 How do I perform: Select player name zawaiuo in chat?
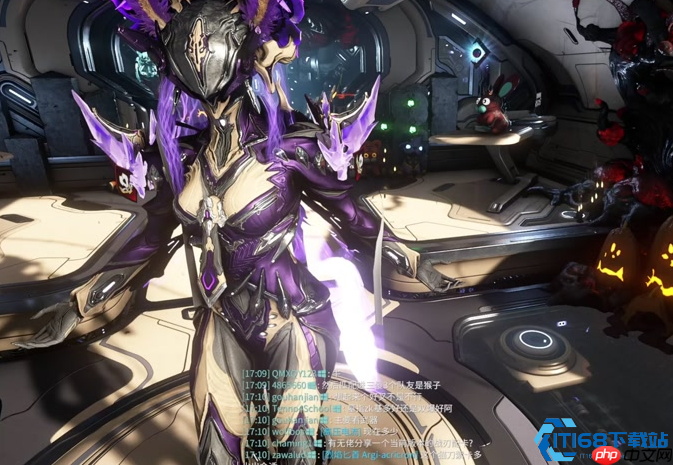click(x=290, y=454)
